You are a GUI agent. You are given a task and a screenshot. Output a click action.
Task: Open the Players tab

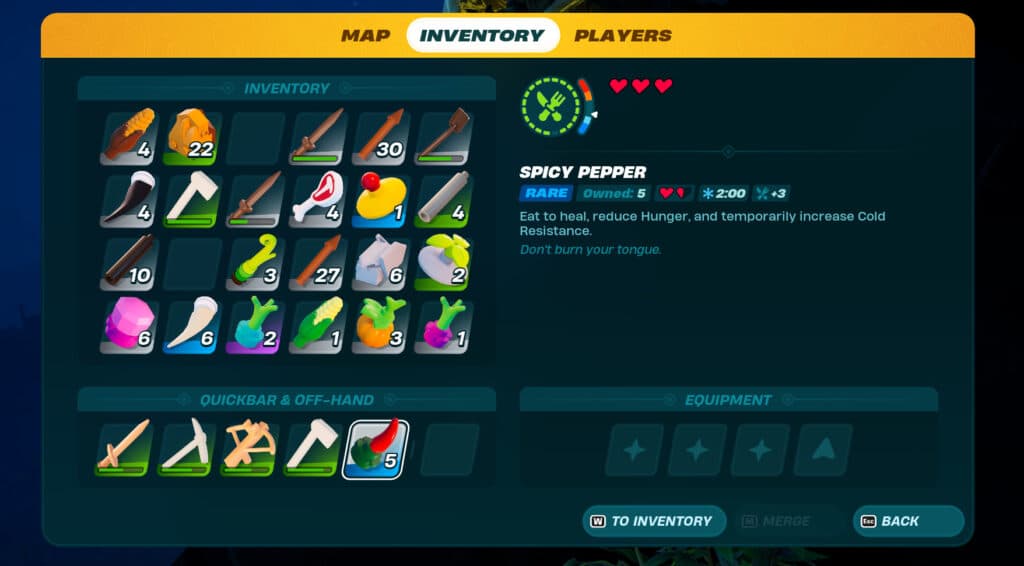pyautogui.click(x=622, y=36)
